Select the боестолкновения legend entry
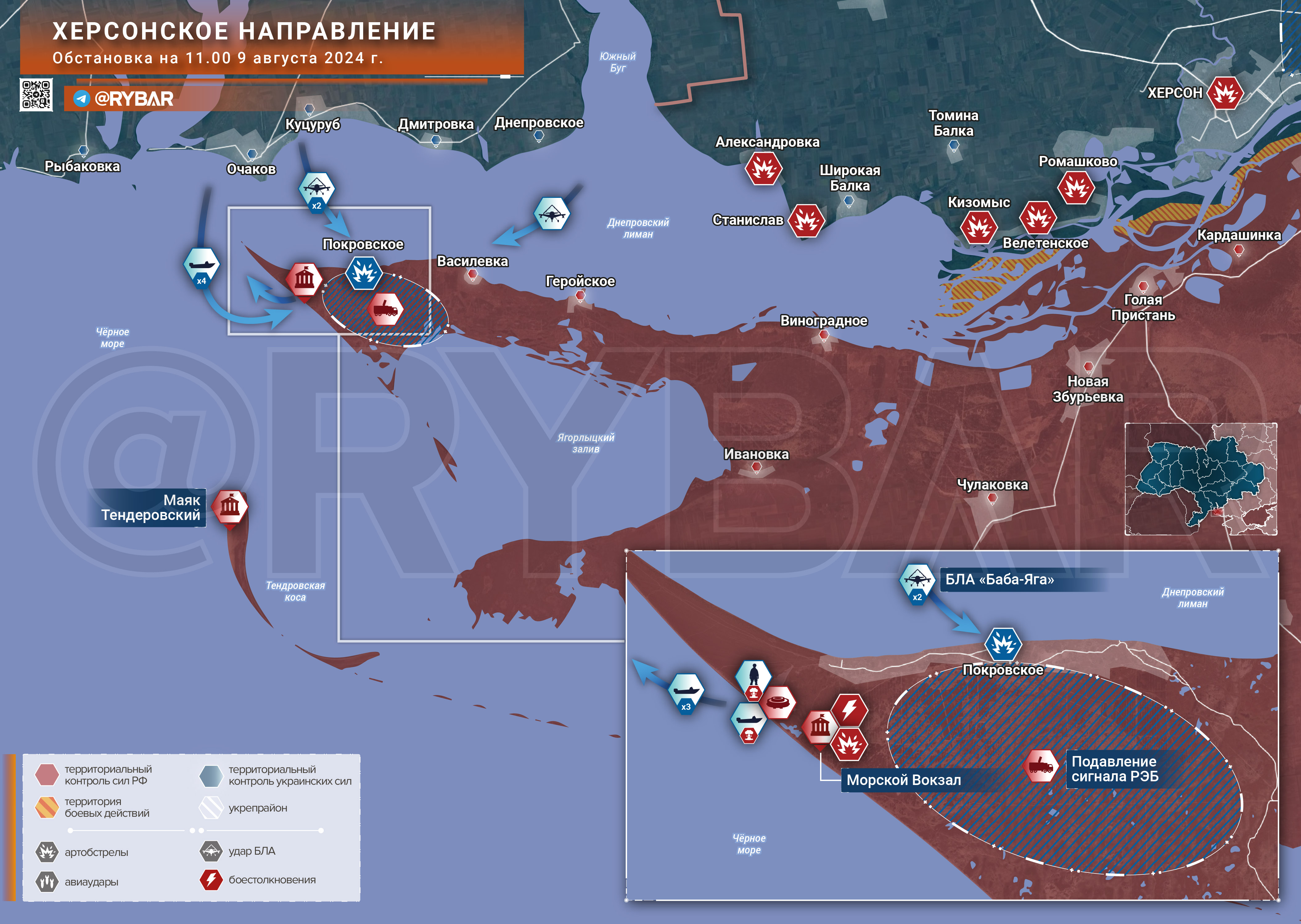Viewport: 1301px width, 924px height. point(272,880)
